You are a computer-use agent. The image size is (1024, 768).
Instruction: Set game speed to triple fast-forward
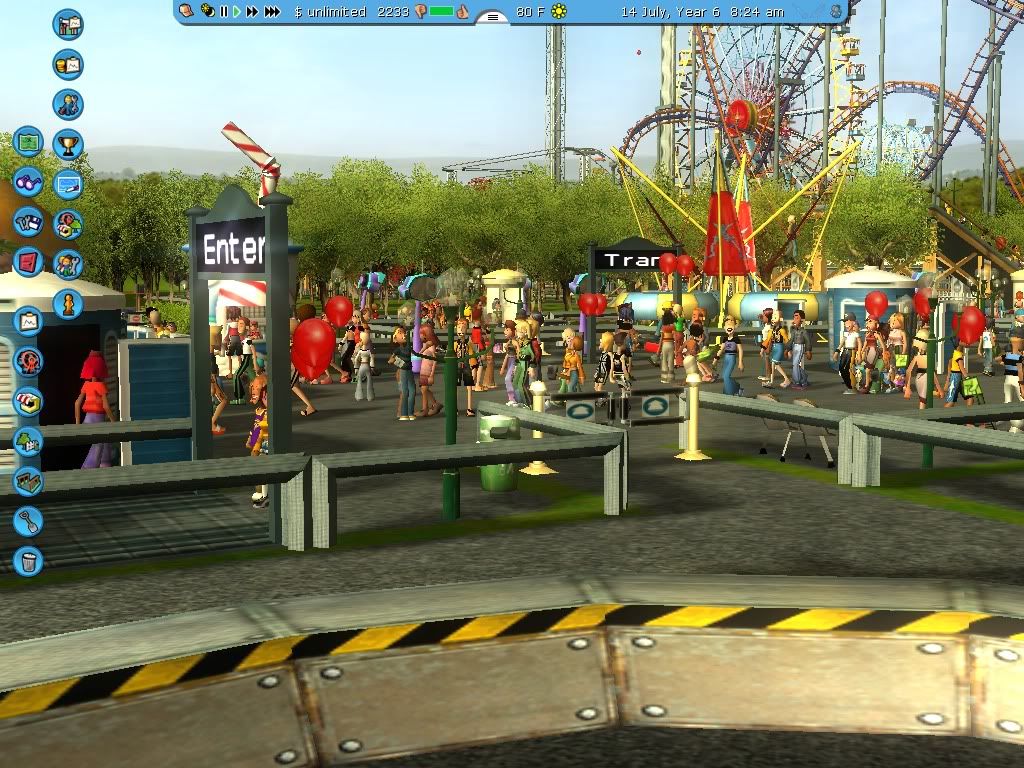pyautogui.click(x=272, y=11)
